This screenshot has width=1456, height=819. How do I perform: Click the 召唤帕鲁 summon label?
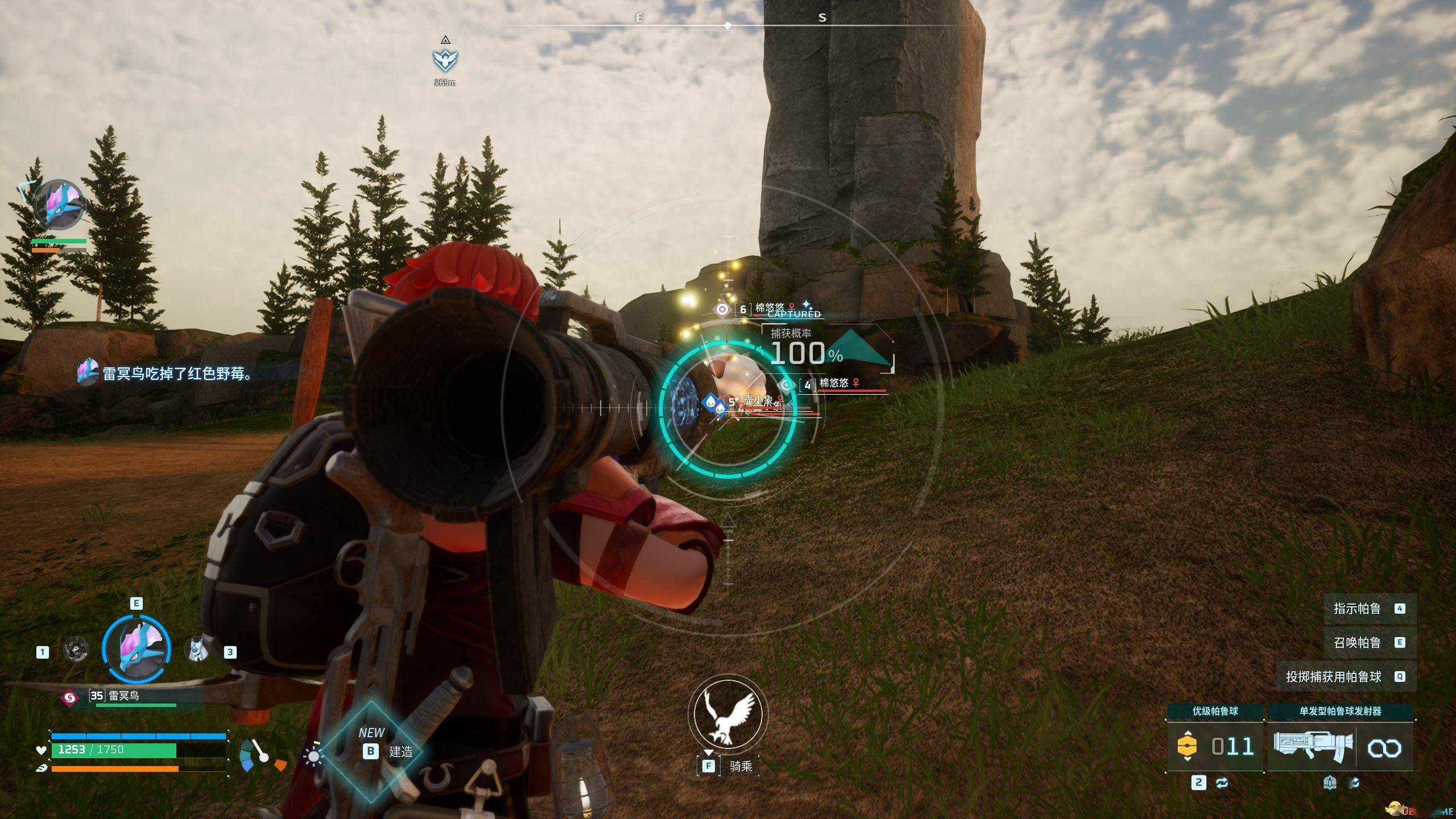(1357, 643)
